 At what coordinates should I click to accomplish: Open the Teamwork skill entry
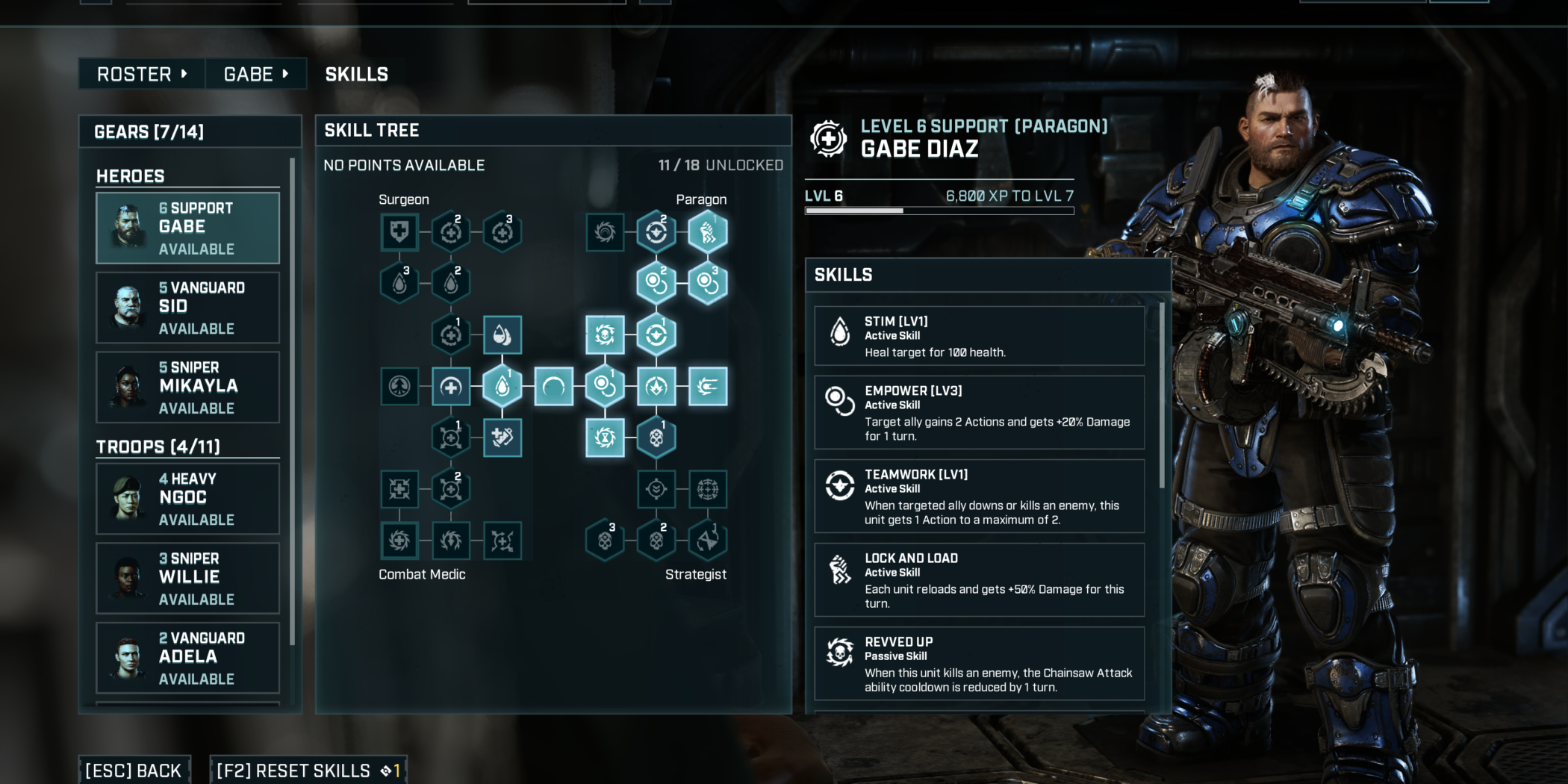pos(979,496)
